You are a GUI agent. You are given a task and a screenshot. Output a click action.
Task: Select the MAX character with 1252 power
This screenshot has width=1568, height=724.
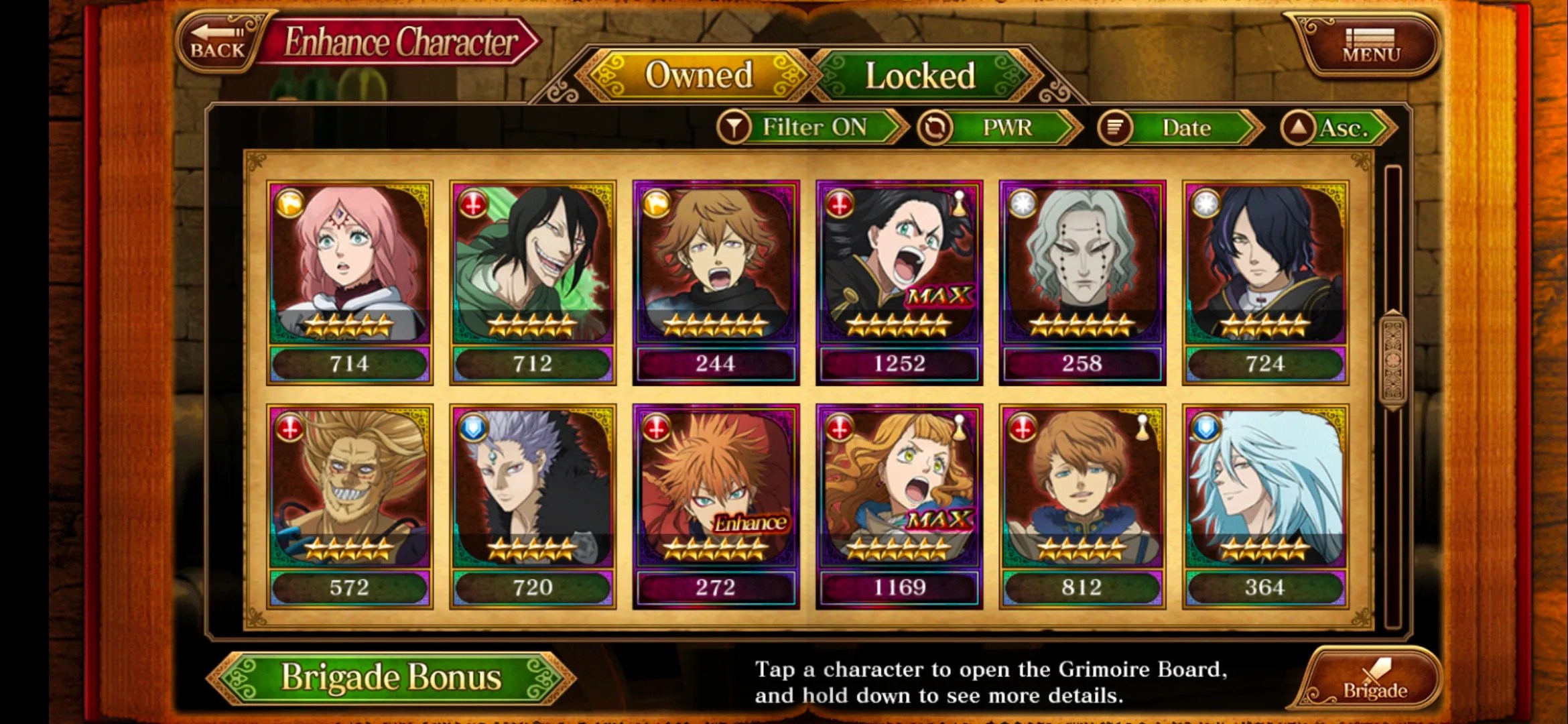pos(899,282)
